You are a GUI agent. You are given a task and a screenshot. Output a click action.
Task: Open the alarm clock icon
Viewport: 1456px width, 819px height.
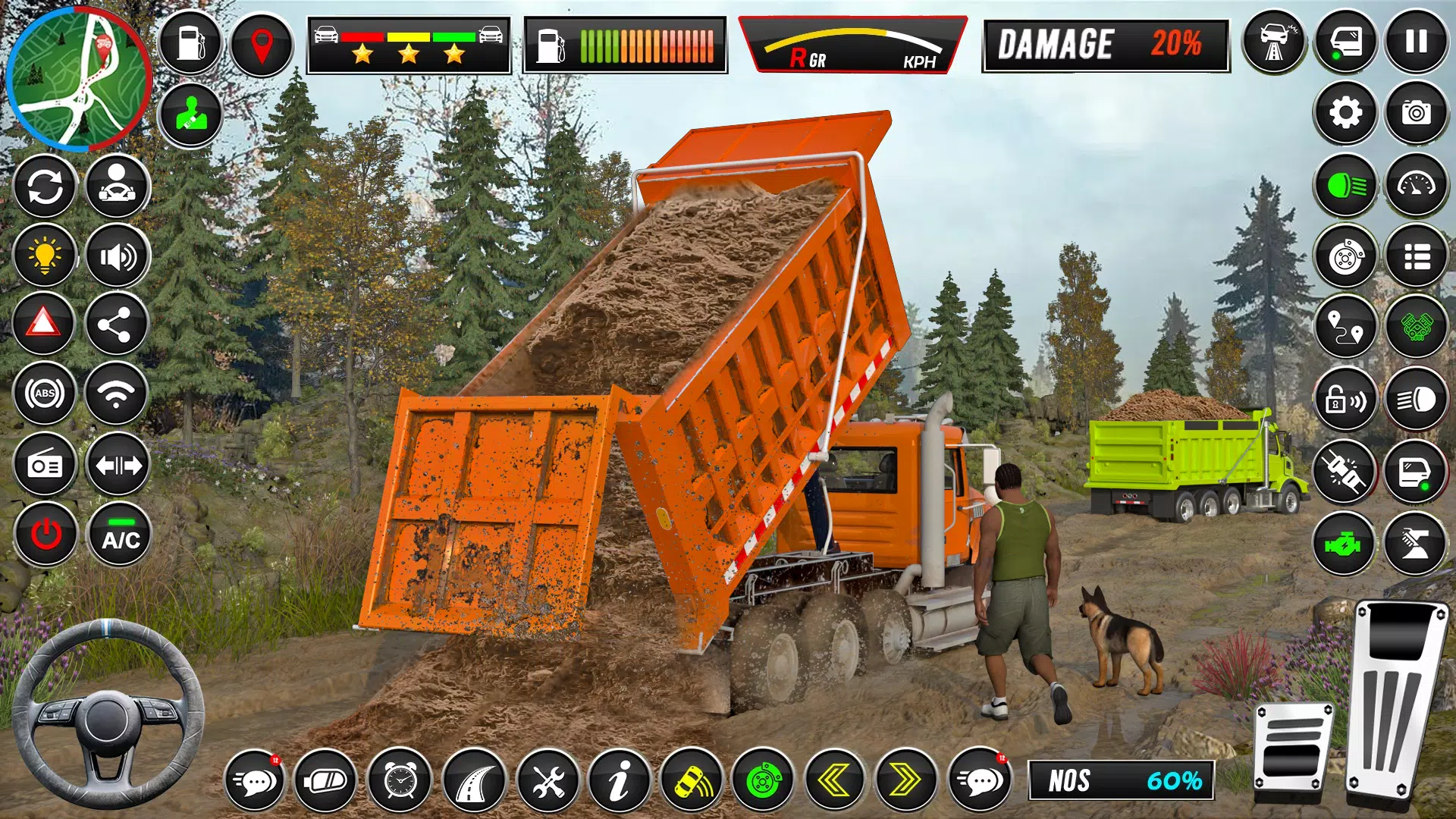click(x=400, y=780)
